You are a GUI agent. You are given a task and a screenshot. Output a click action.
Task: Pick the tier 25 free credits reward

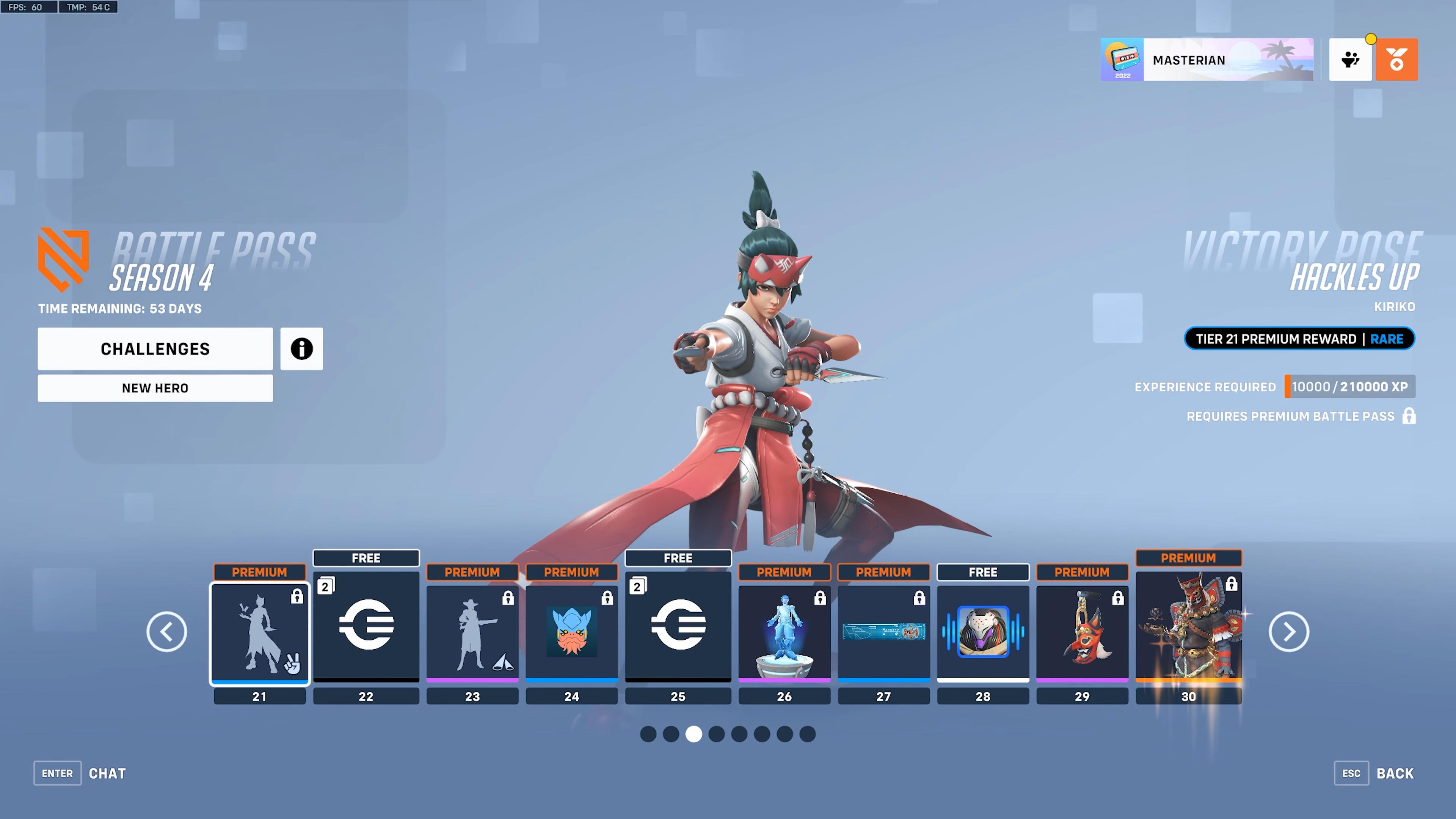click(x=678, y=624)
